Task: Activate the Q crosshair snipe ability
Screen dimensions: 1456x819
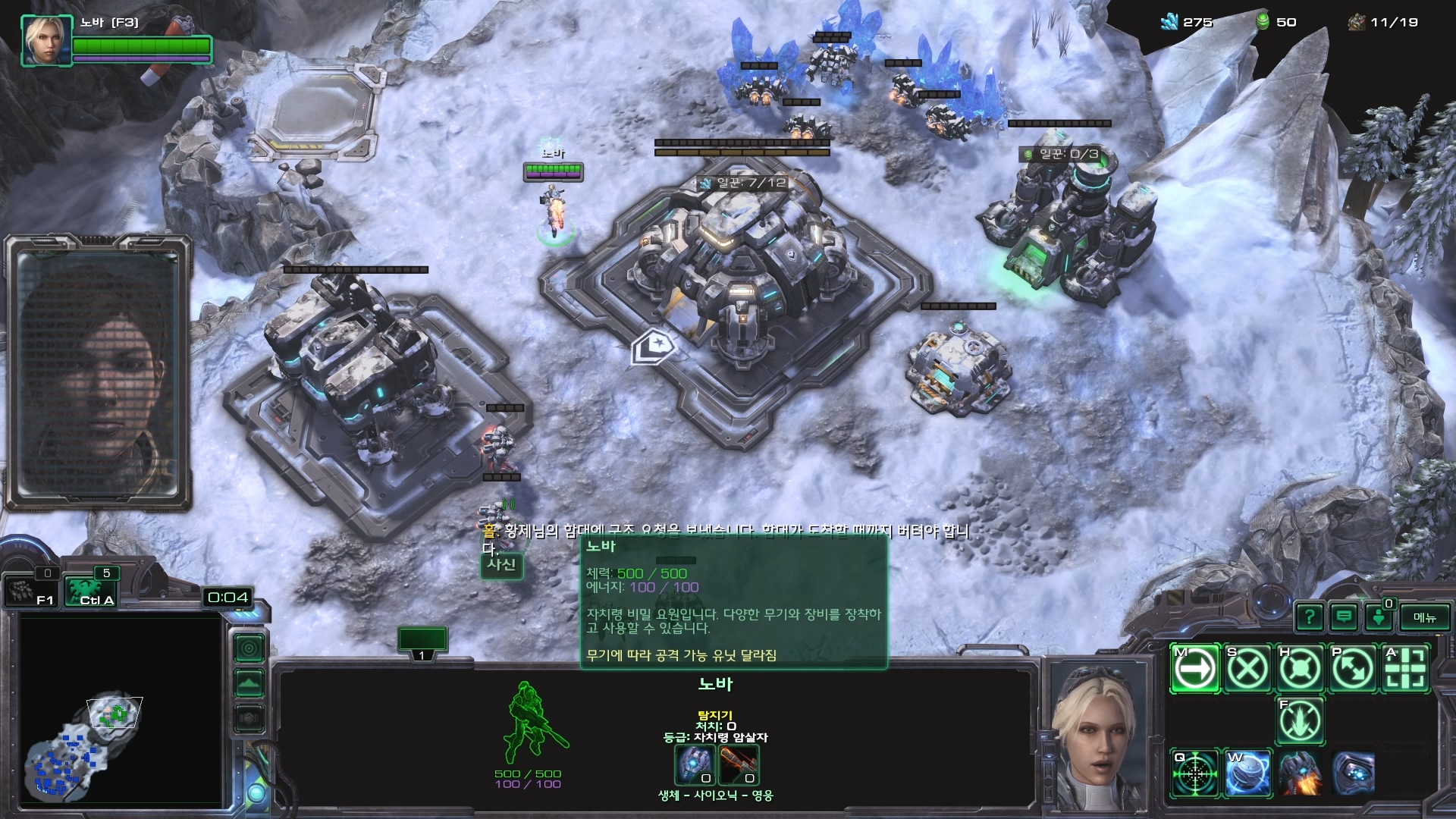Action: click(x=1195, y=773)
